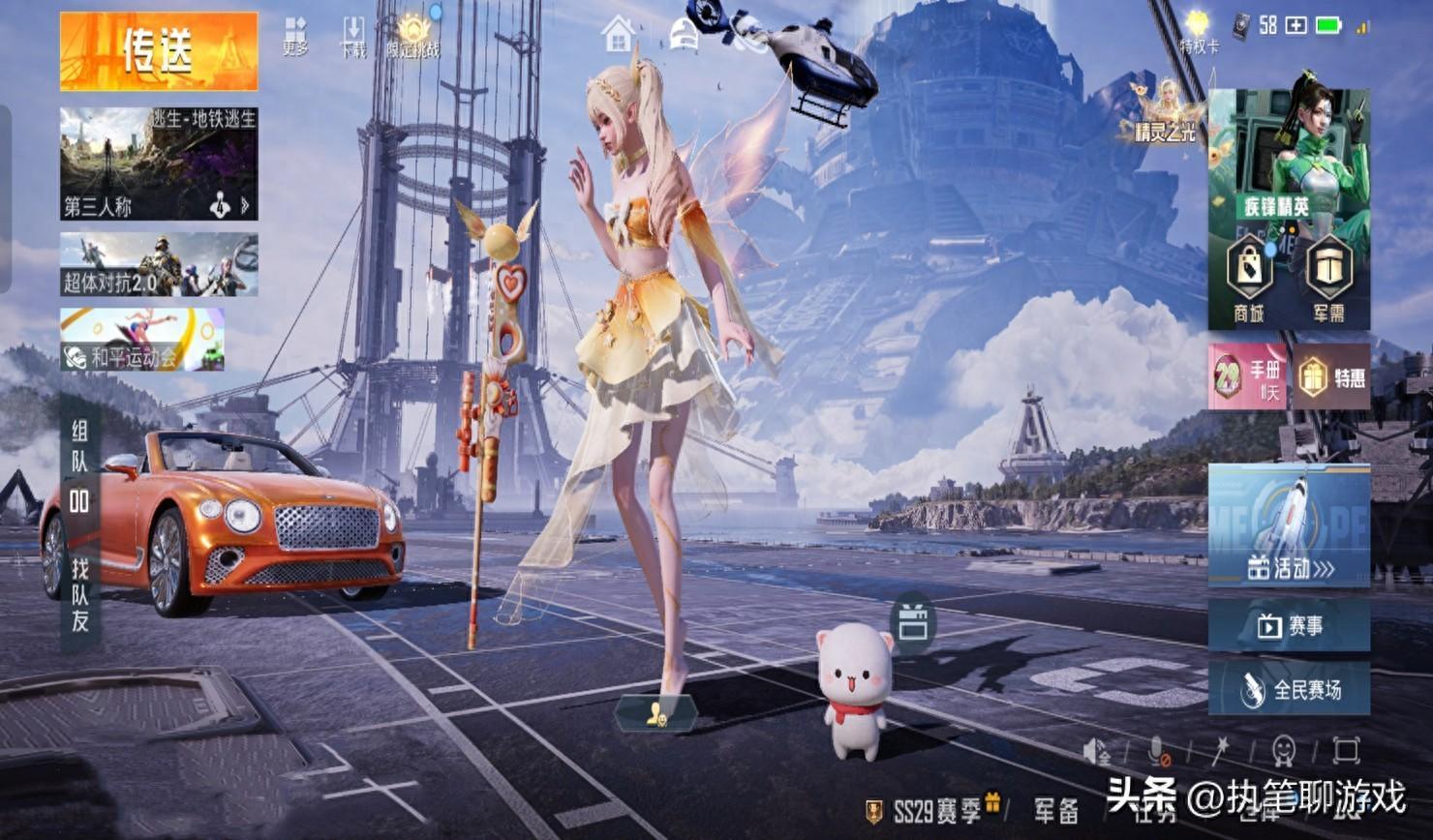
Task: Open the 特权卡 privilege card
Action: (x=1198, y=31)
